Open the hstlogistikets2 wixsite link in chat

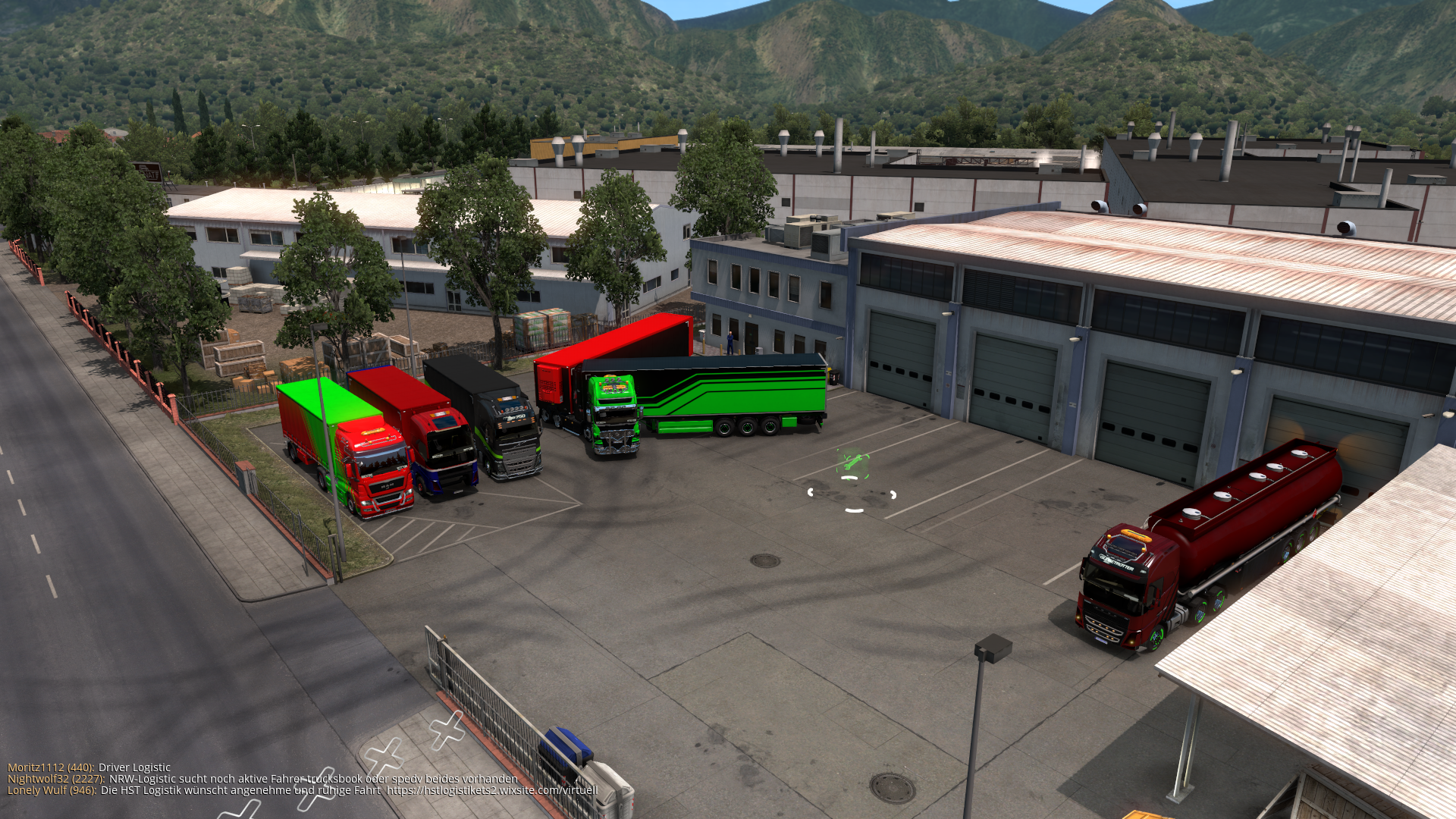(491, 790)
